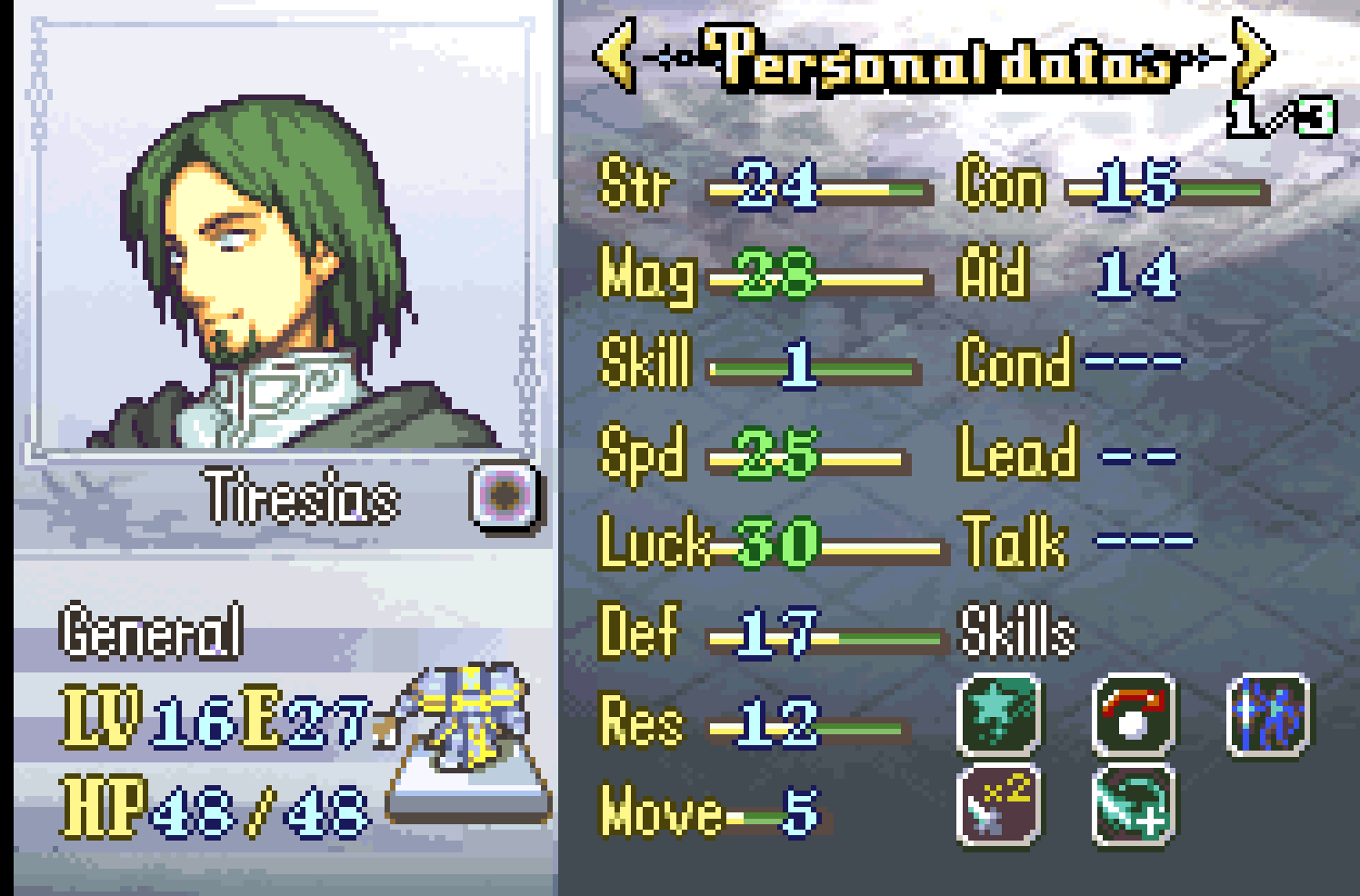
Task: Click the left page arrow beside Personal data
Action: 615,56
